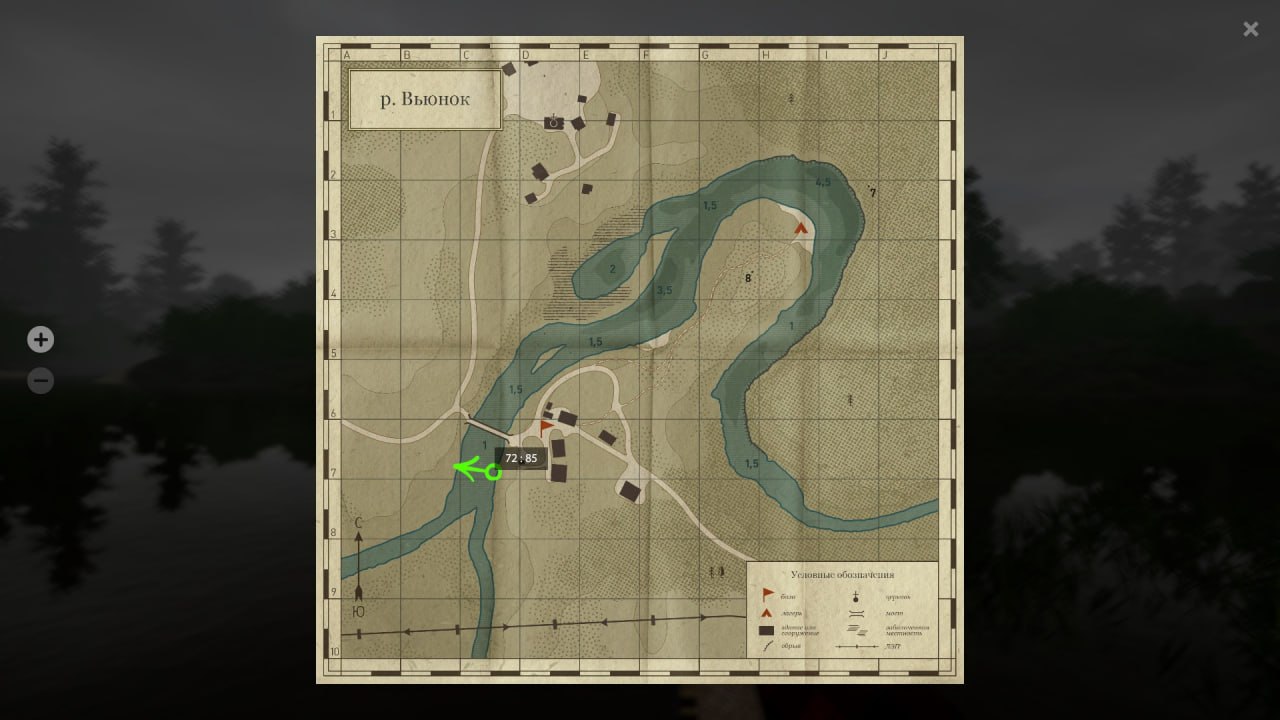Select the map title р. Вьюнок
This screenshot has height=720, width=1280.
(x=424, y=98)
